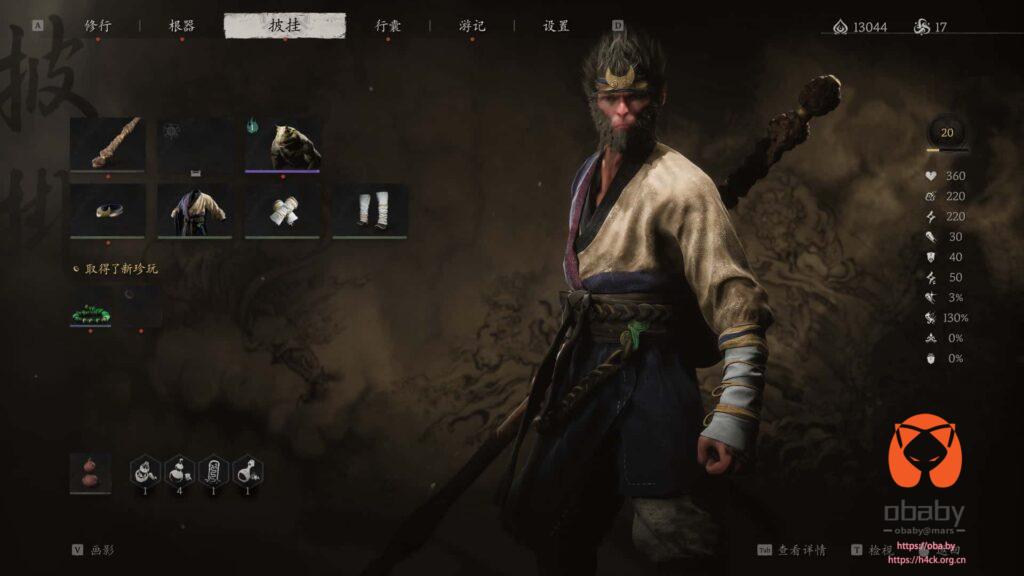This screenshot has height=576, width=1024.
Task: Switch to the 修行 tab
Action: 98,26
